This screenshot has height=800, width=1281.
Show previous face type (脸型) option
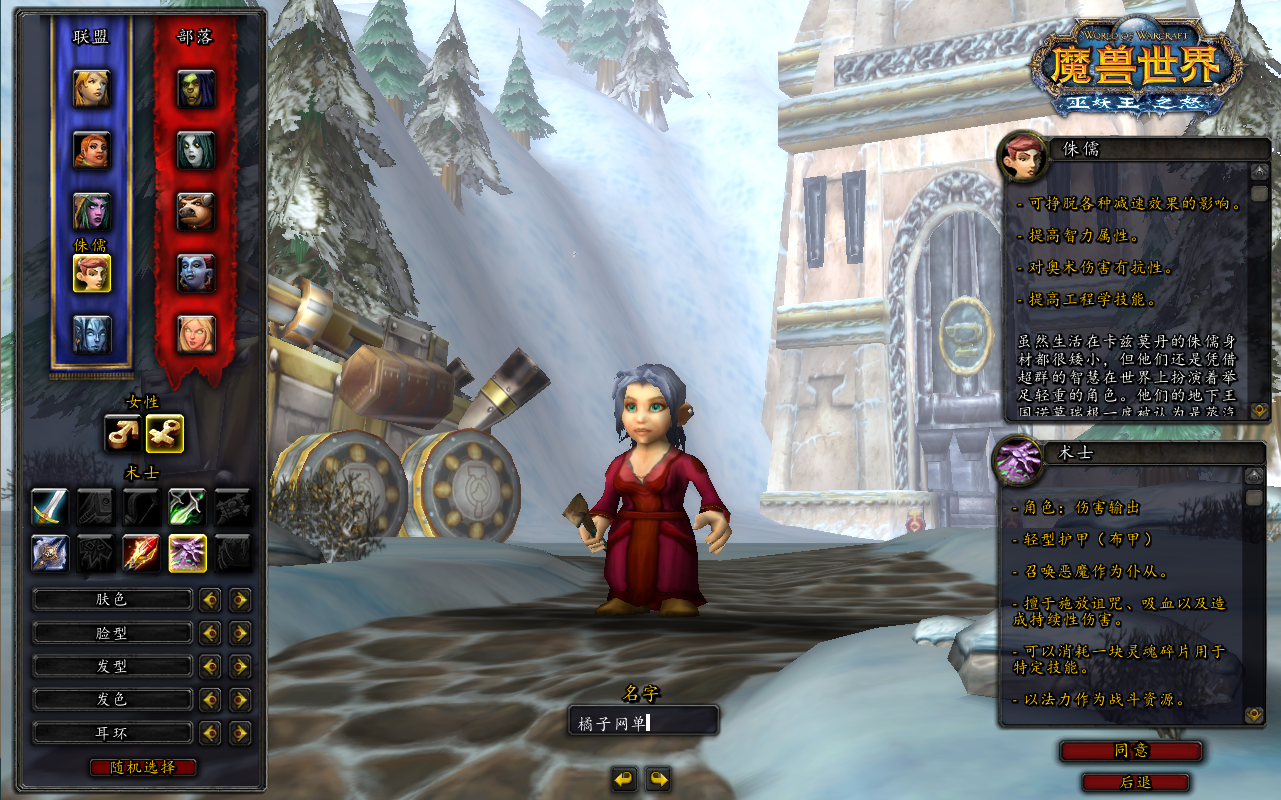pyautogui.click(x=210, y=633)
